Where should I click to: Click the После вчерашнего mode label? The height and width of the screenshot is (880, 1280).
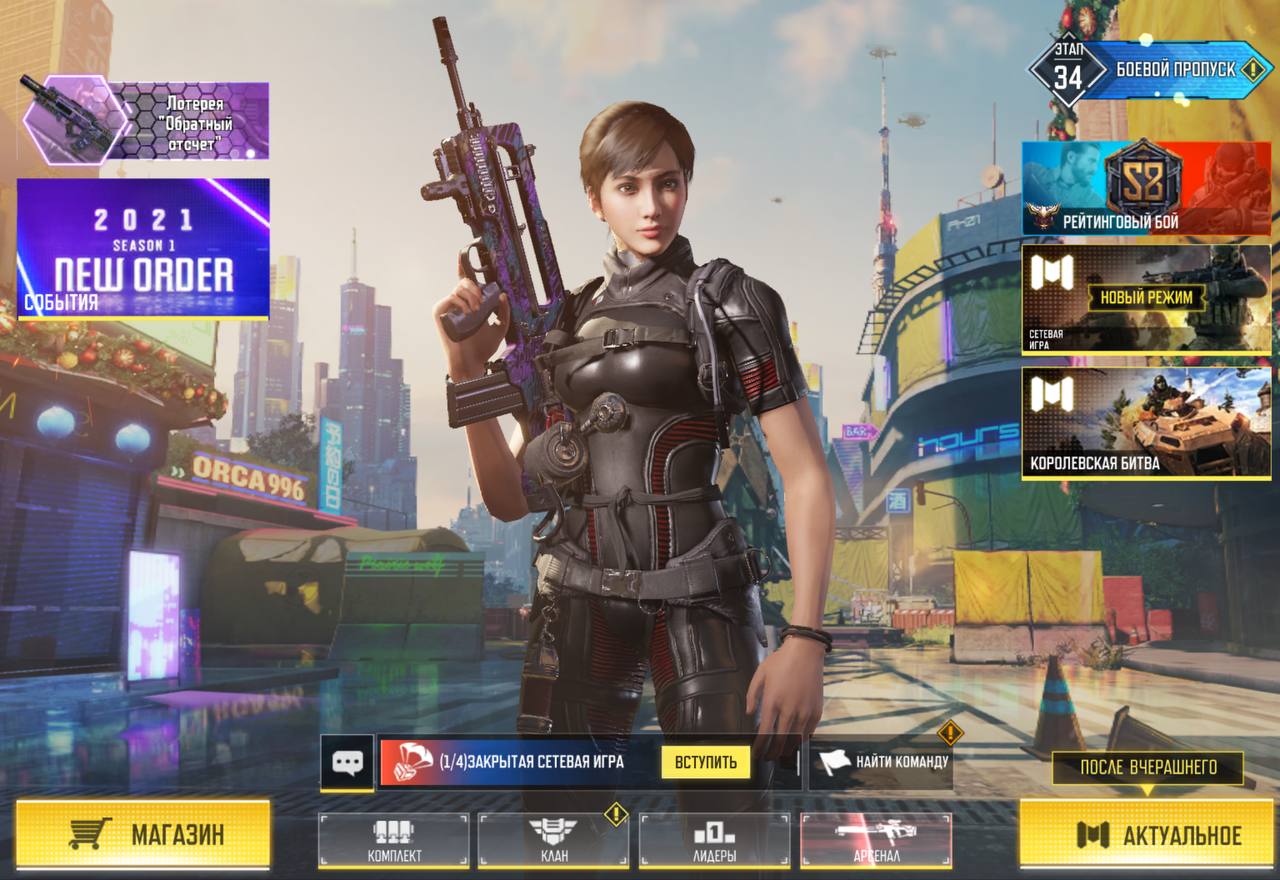[1148, 768]
